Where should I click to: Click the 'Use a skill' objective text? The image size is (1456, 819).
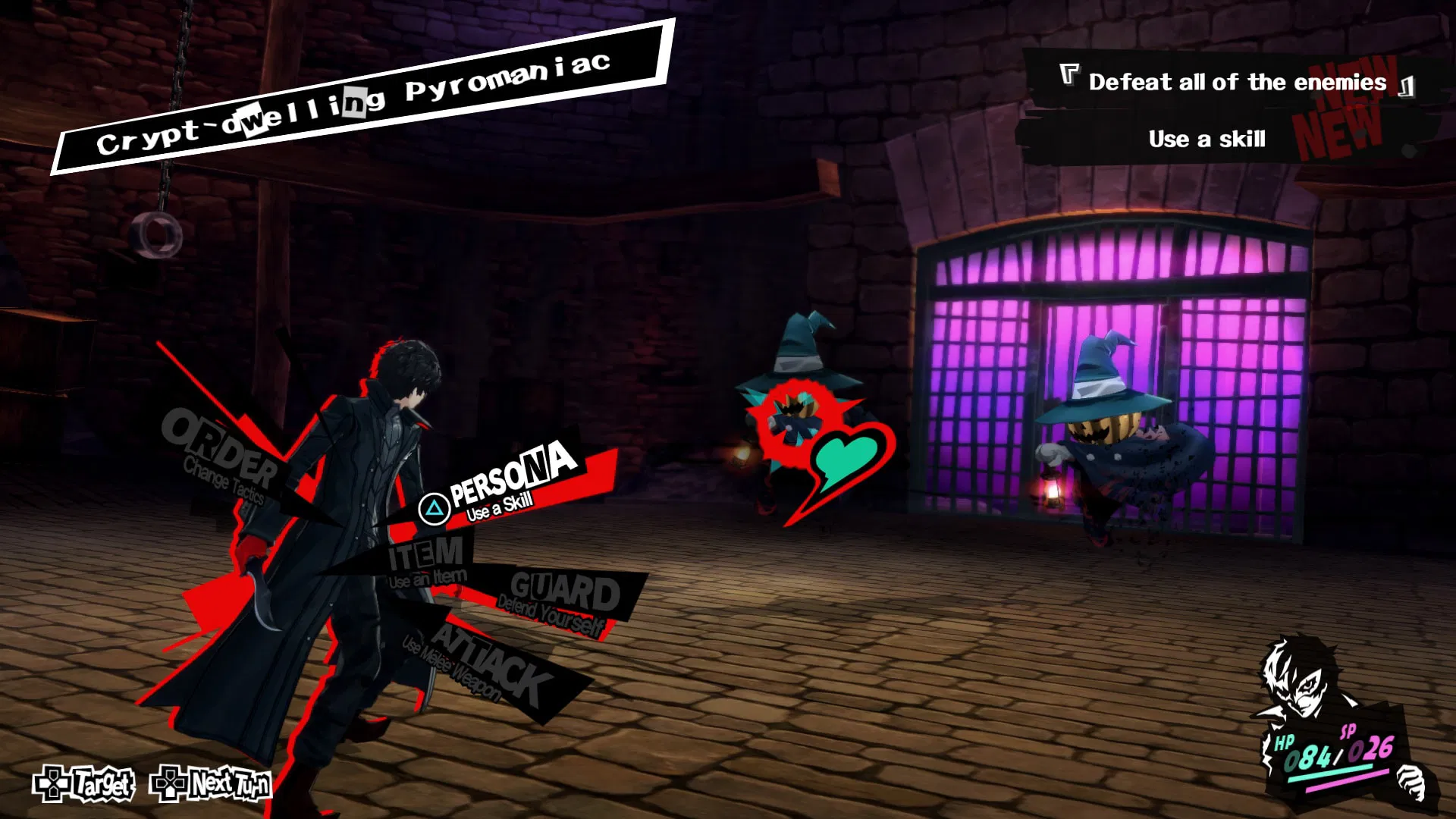[x=1207, y=139]
